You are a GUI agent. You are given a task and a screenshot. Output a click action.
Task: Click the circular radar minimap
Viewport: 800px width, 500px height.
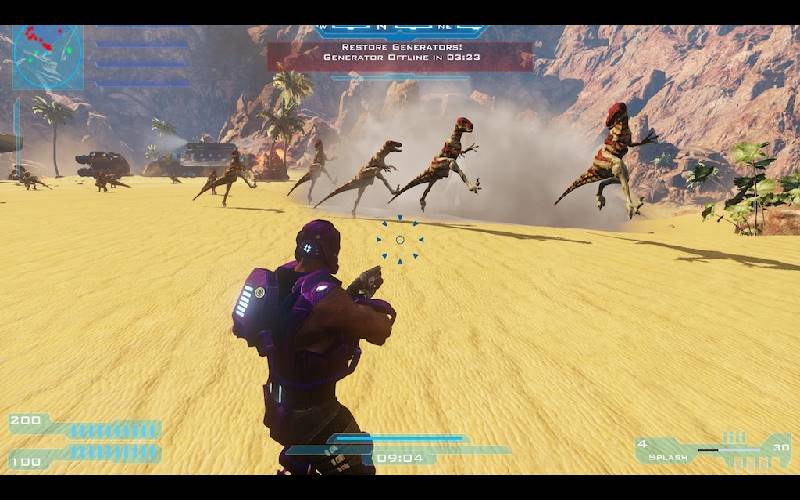48,56
